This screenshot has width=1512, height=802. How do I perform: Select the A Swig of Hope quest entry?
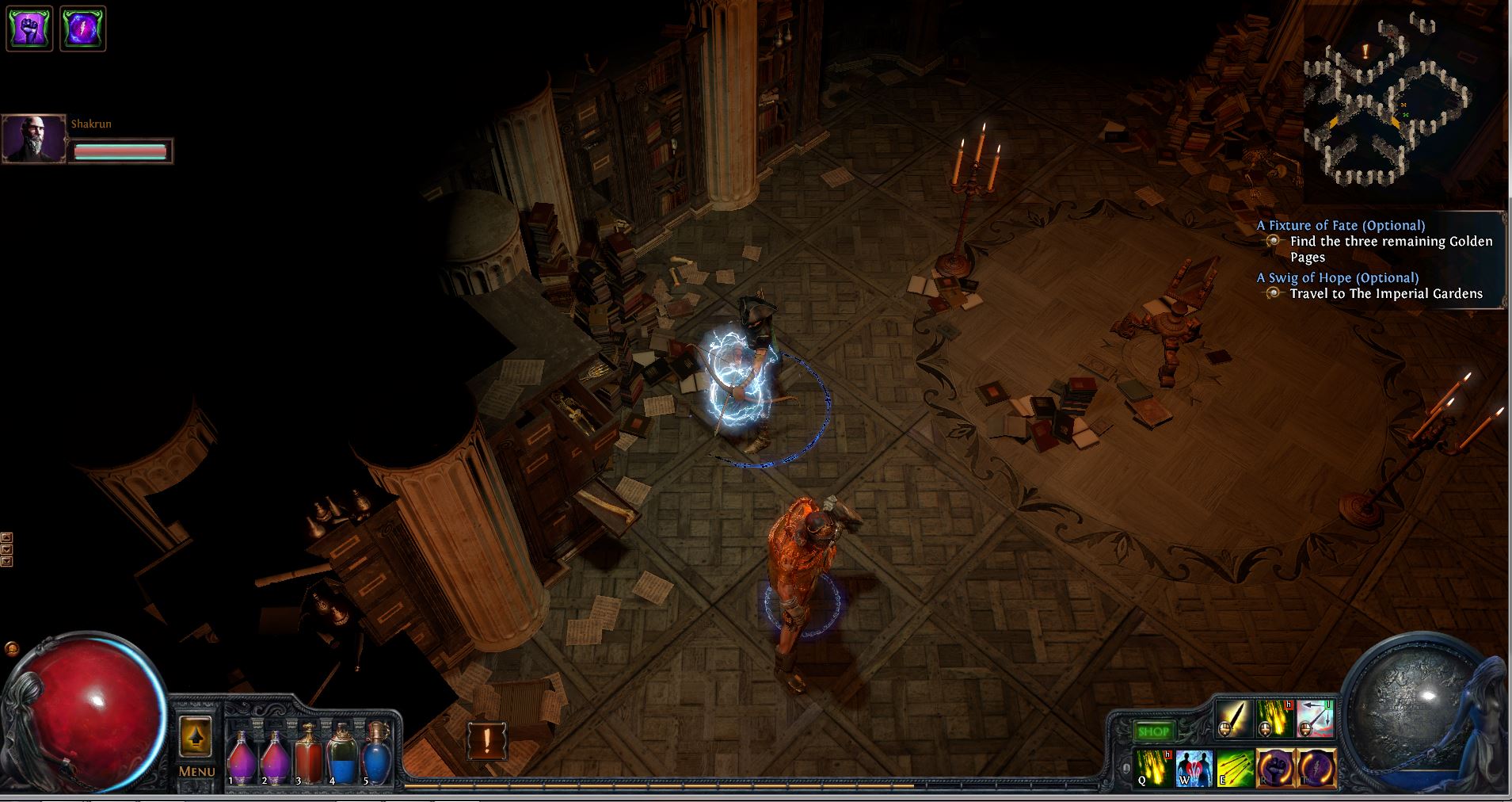point(1337,277)
